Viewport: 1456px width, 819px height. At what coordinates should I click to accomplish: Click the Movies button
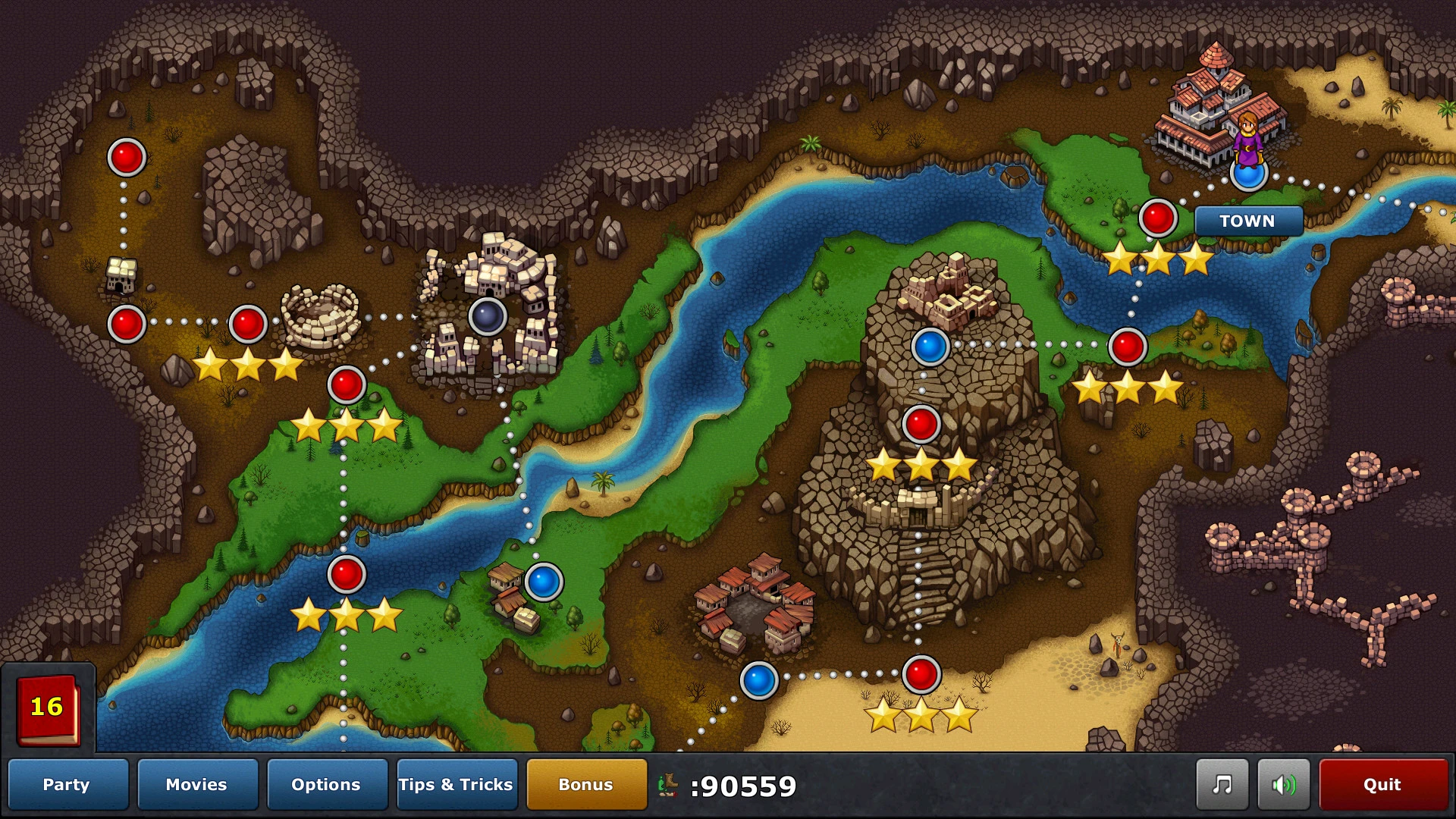click(x=197, y=785)
